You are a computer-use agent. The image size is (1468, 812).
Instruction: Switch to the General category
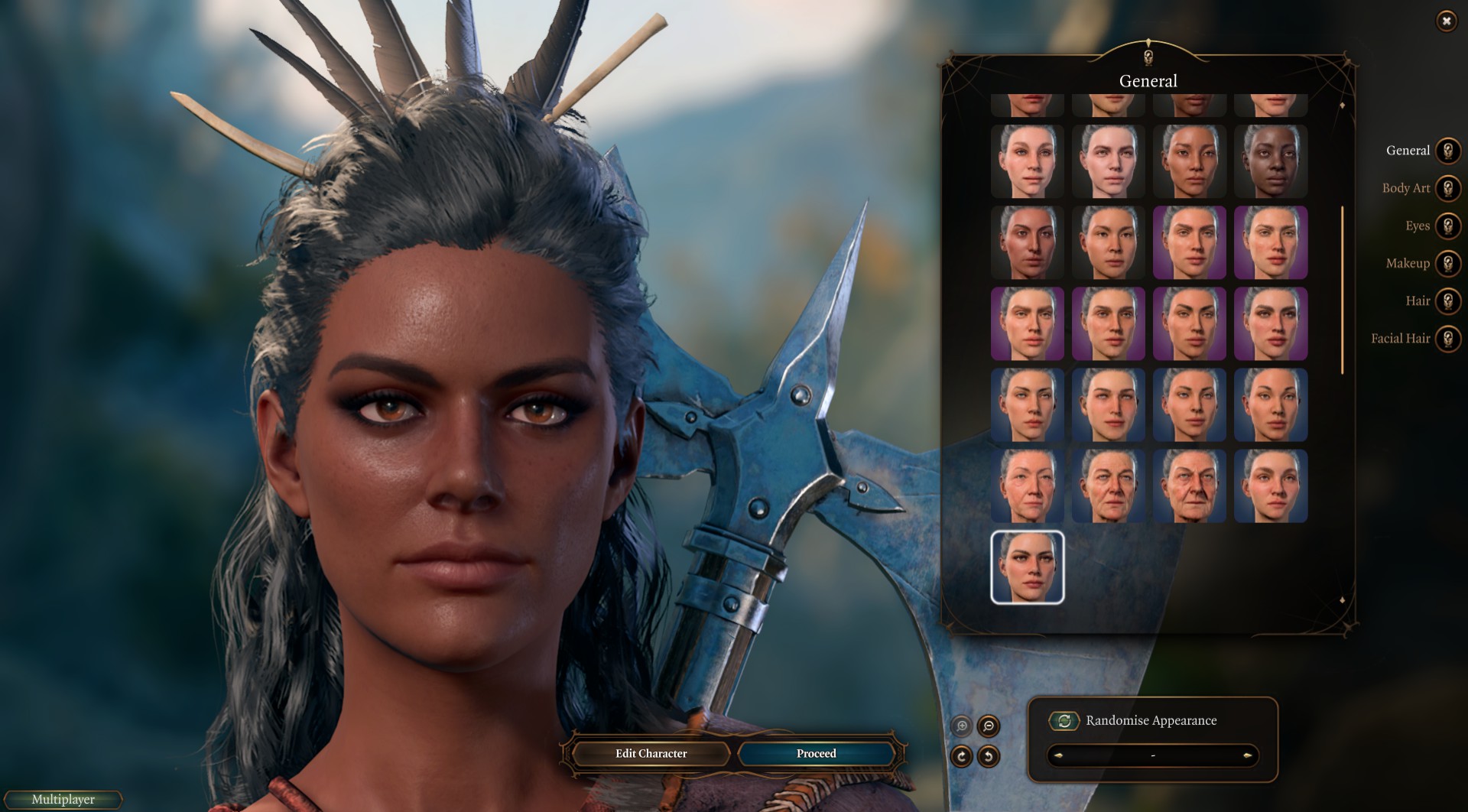tap(1447, 151)
